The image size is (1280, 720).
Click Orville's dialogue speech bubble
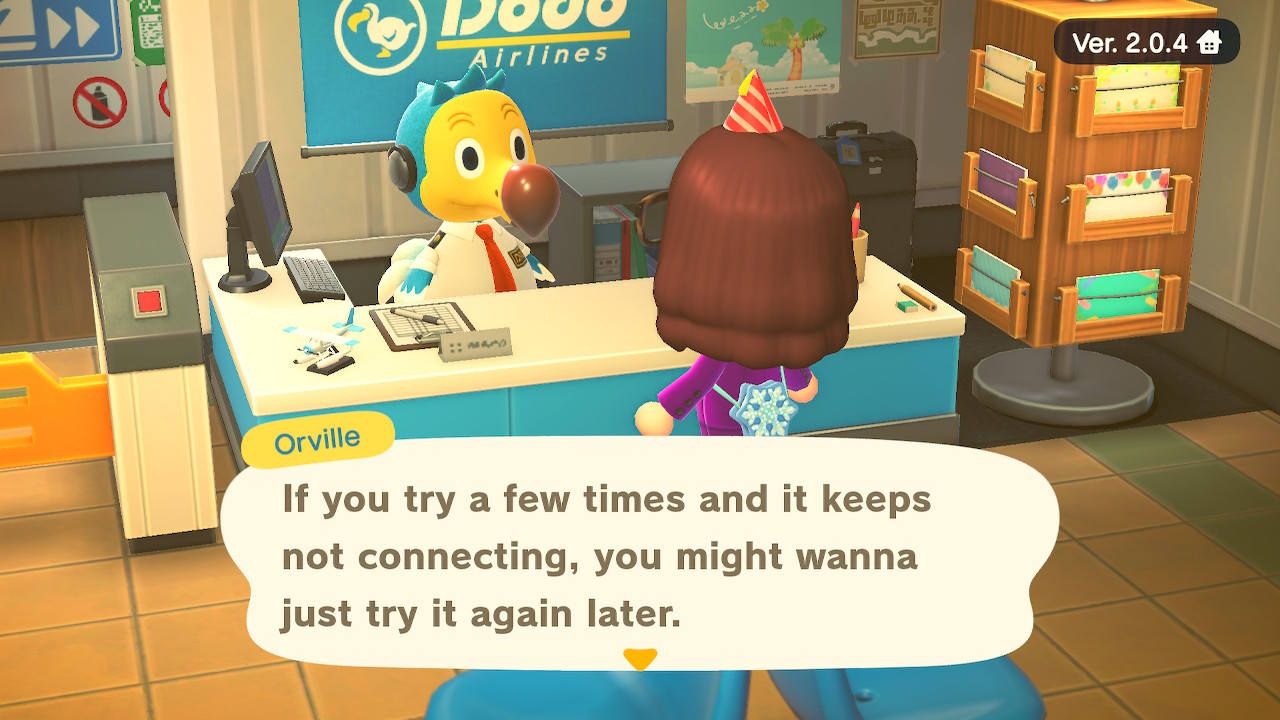(x=638, y=554)
